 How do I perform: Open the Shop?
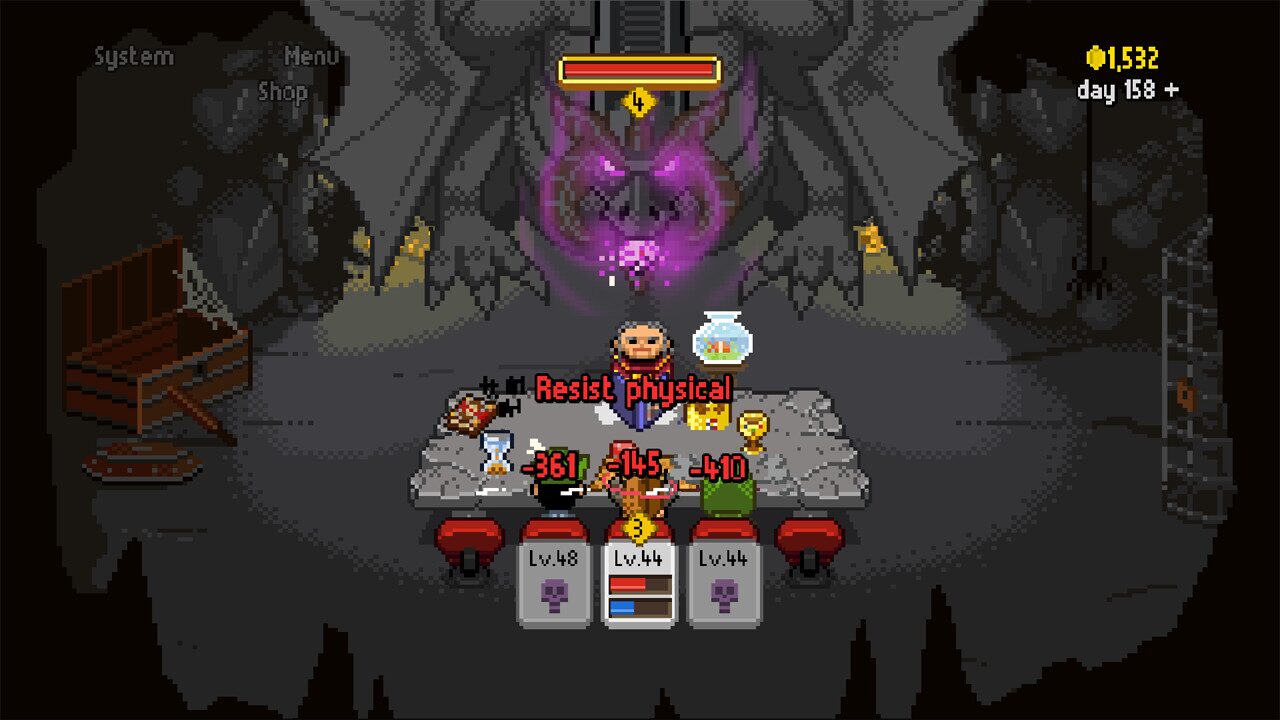click(283, 93)
